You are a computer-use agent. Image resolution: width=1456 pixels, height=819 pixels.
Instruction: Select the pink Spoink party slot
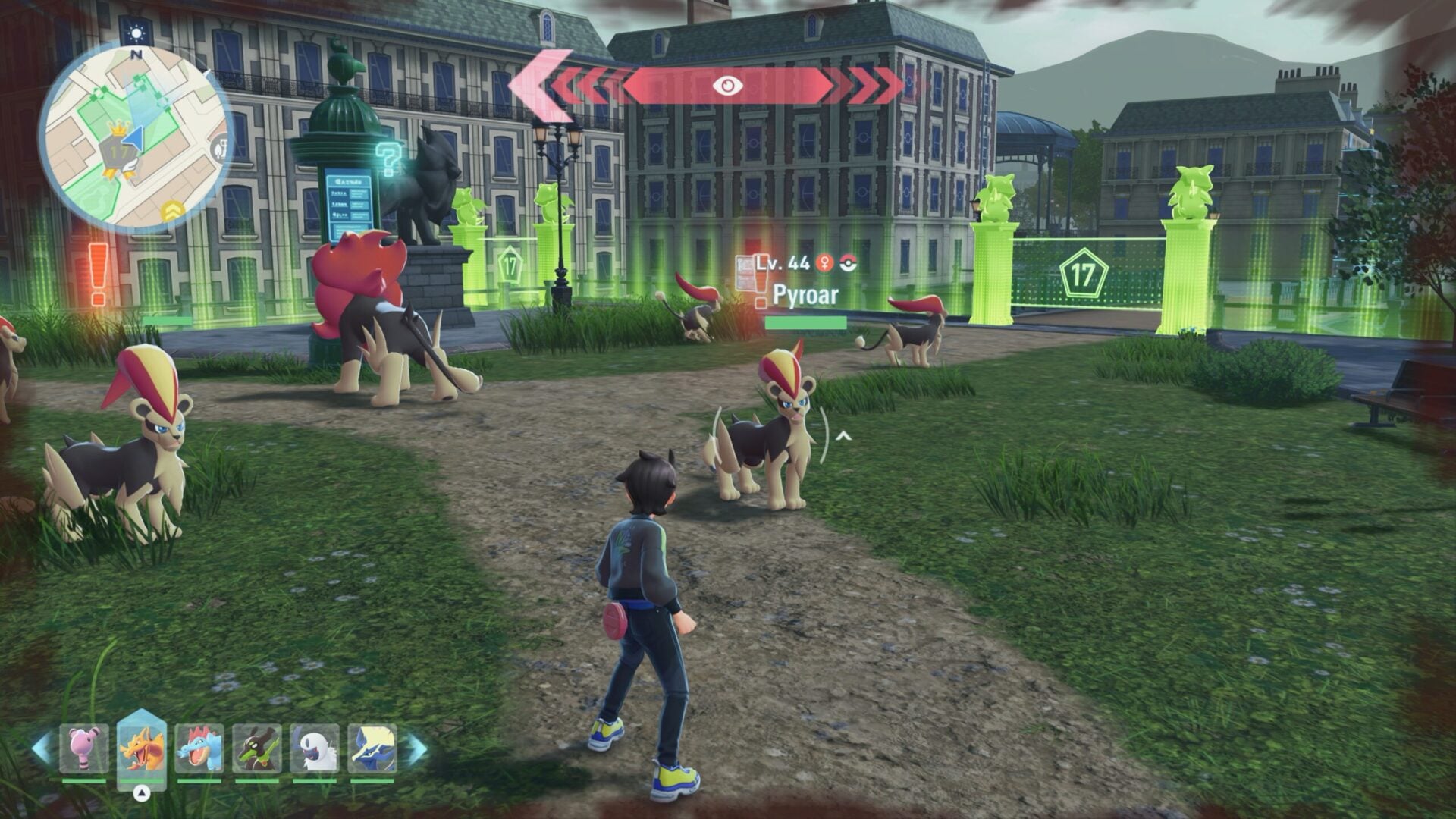pos(84,749)
